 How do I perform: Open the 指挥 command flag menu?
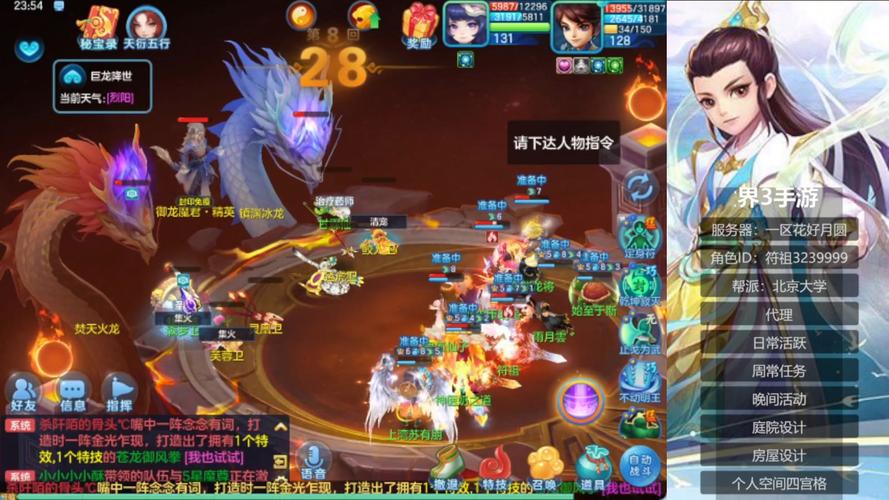pyautogui.click(x=119, y=391)
